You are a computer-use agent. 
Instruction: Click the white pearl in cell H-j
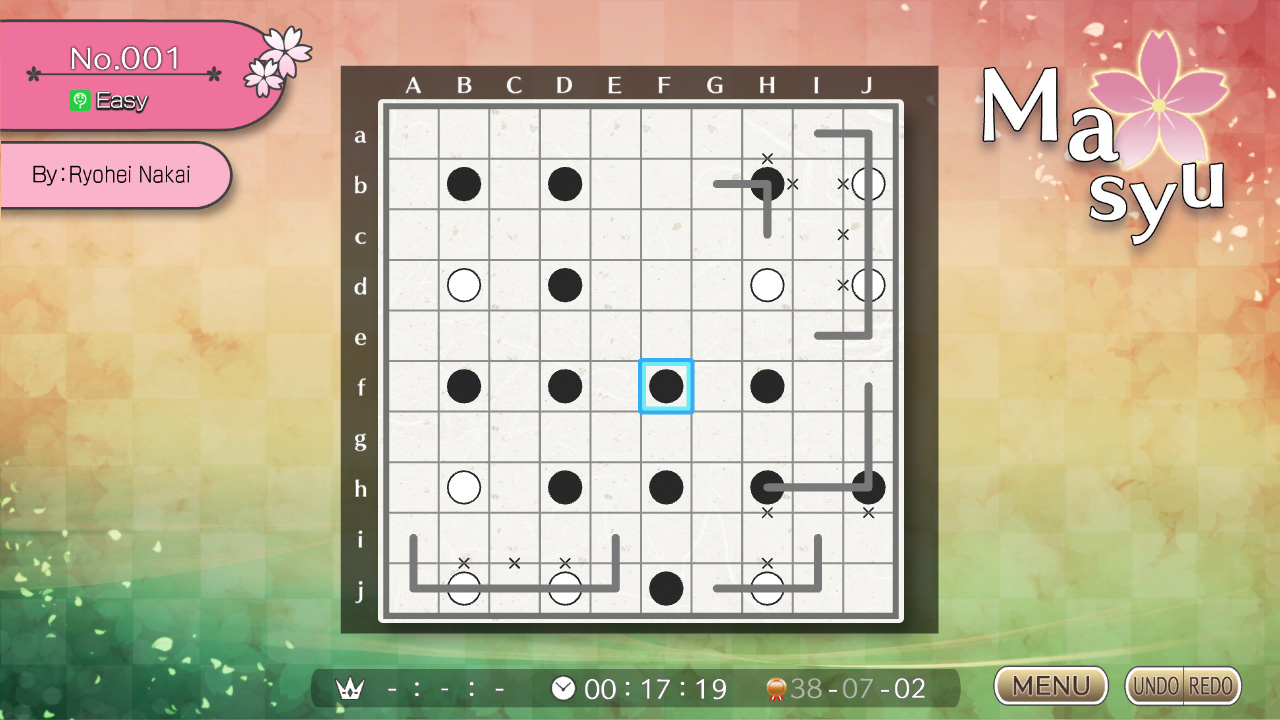(x=767, y=588)
